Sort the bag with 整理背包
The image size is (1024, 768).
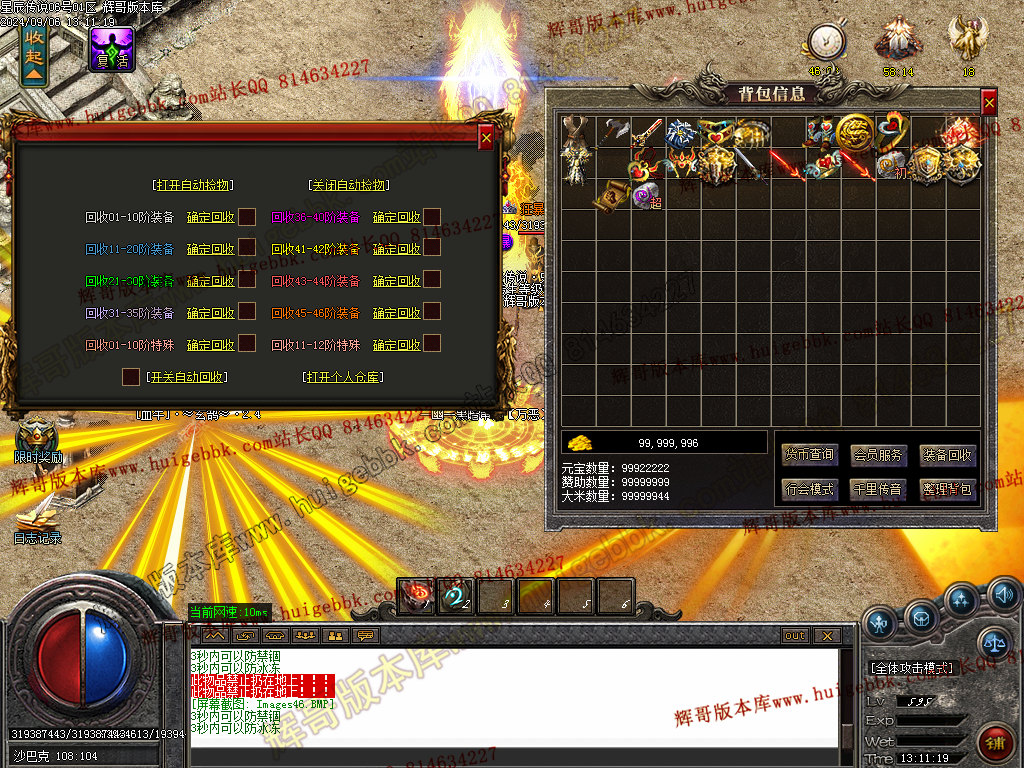click(946, 489)
